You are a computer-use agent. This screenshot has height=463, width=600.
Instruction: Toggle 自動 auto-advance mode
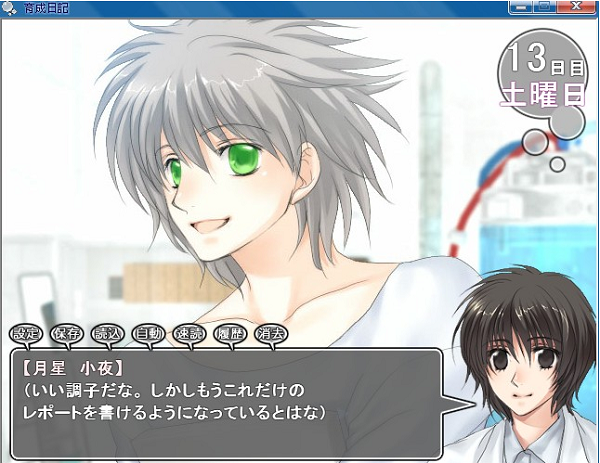[148, 332]
